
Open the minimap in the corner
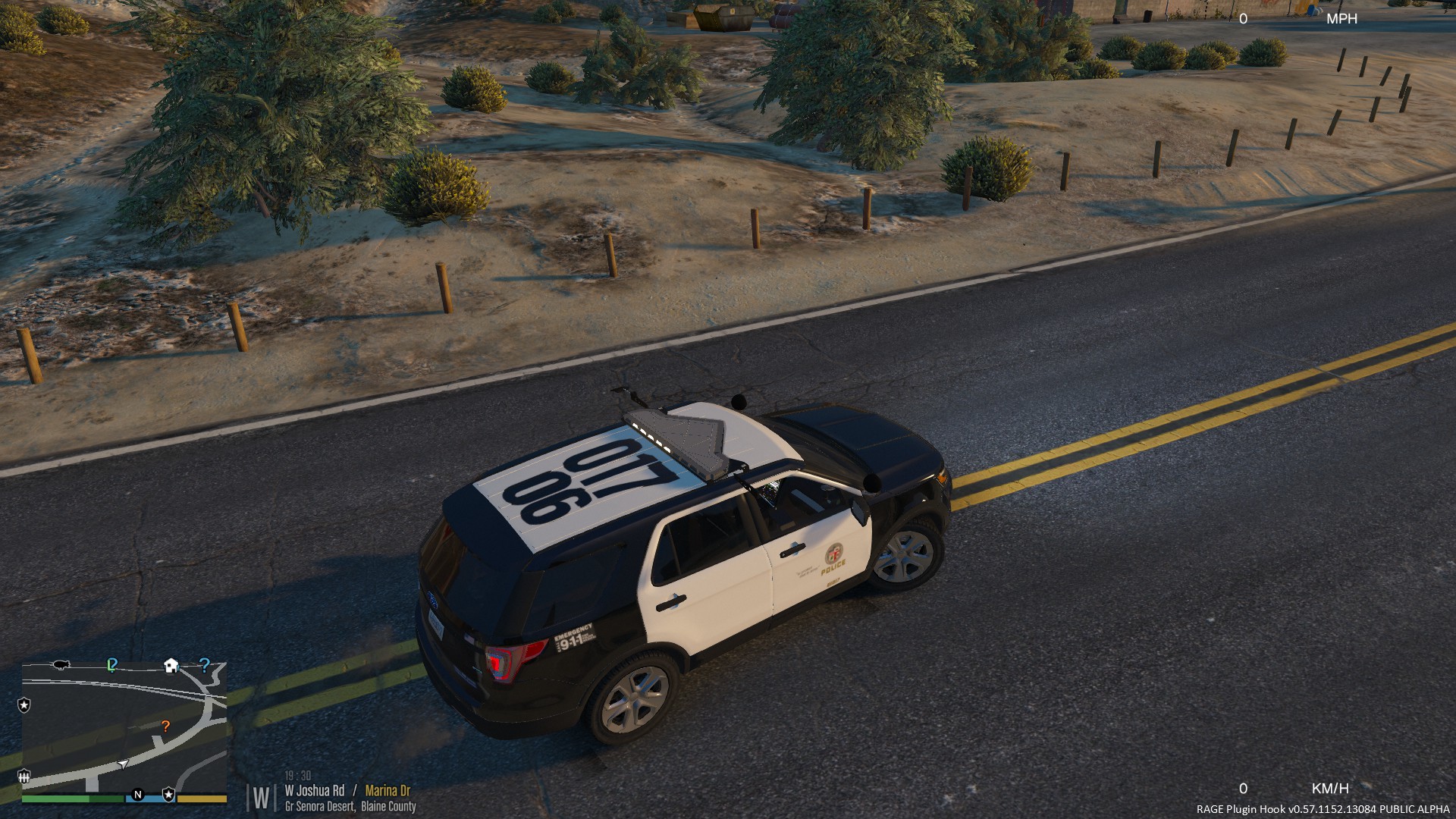pyautogui.click(x=124, y=726)
